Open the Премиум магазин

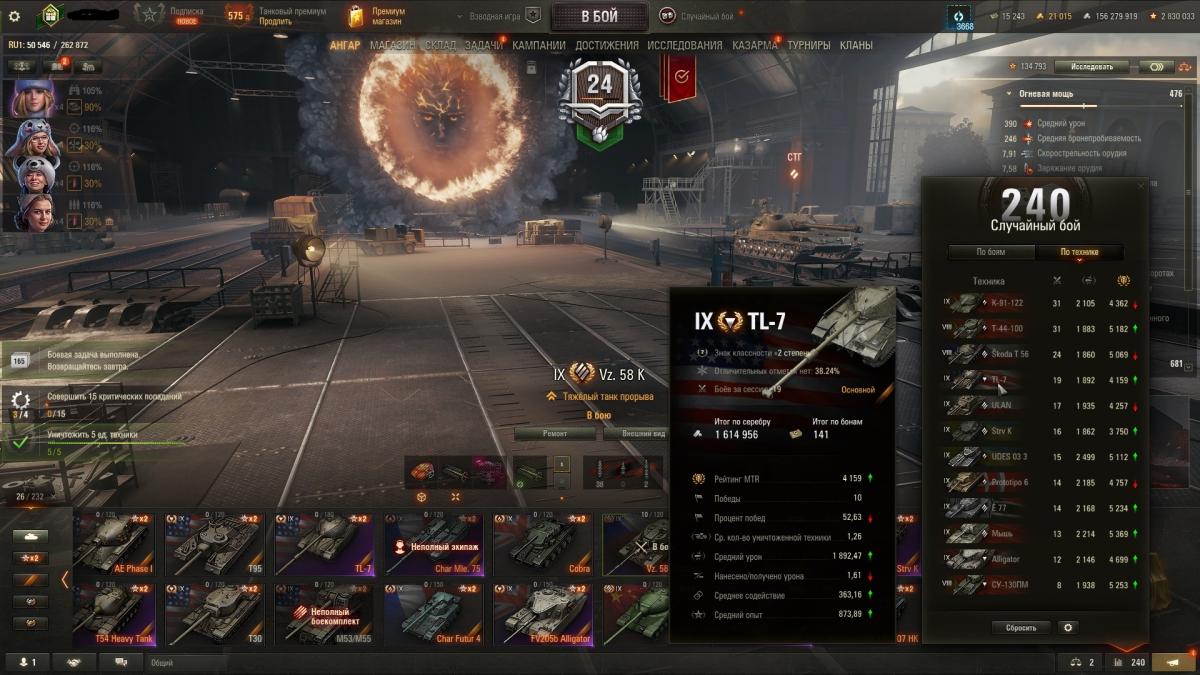376,16
